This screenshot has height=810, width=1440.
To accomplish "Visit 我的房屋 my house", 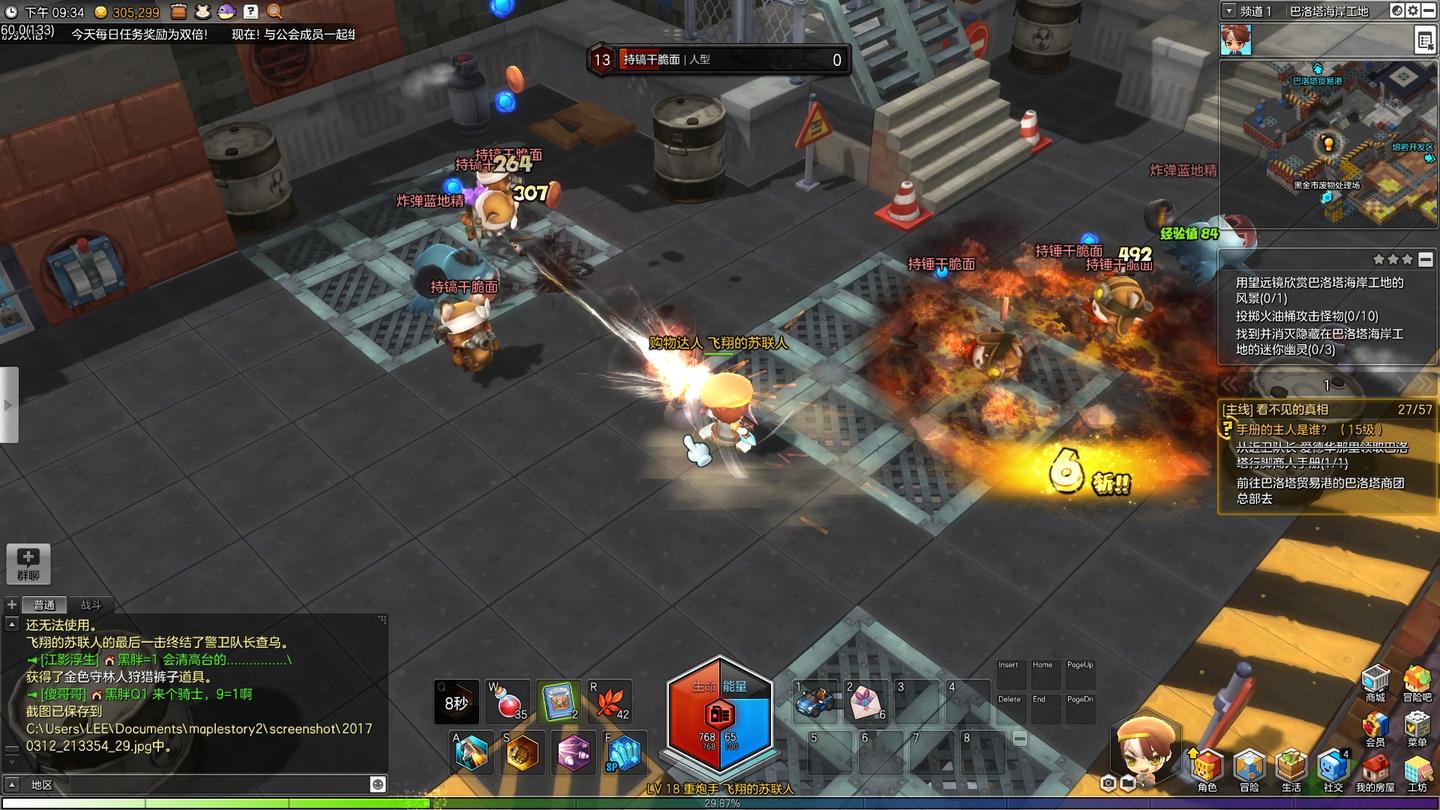I will click(1376, 768).
